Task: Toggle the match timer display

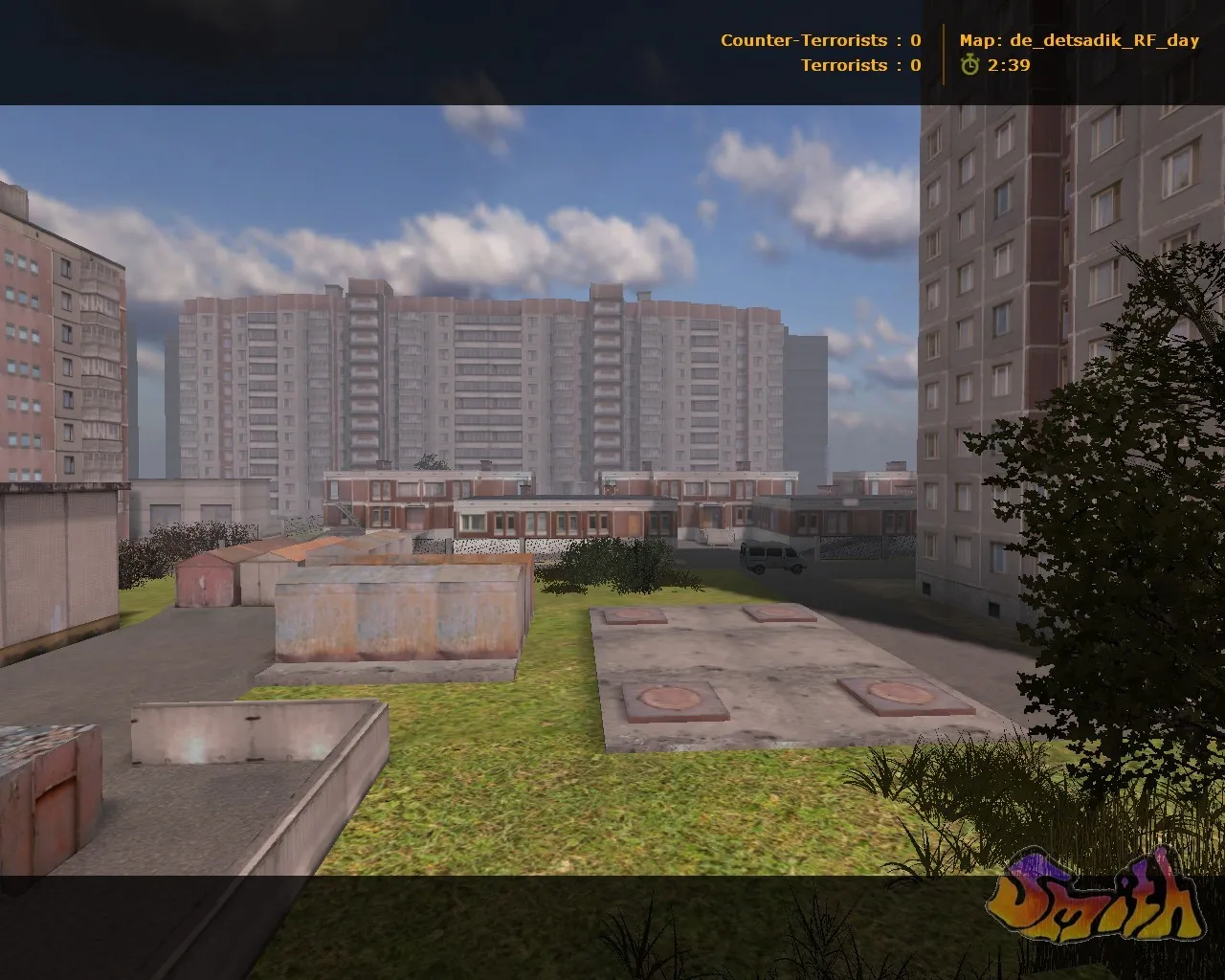Action: [x=1008, y=67]
